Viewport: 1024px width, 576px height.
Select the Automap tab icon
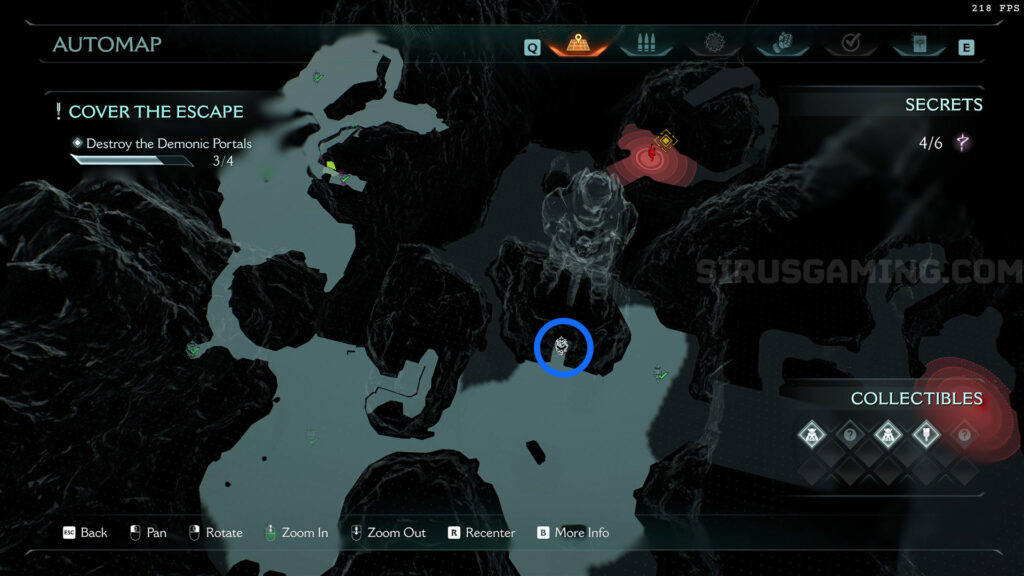pos(579,45)
